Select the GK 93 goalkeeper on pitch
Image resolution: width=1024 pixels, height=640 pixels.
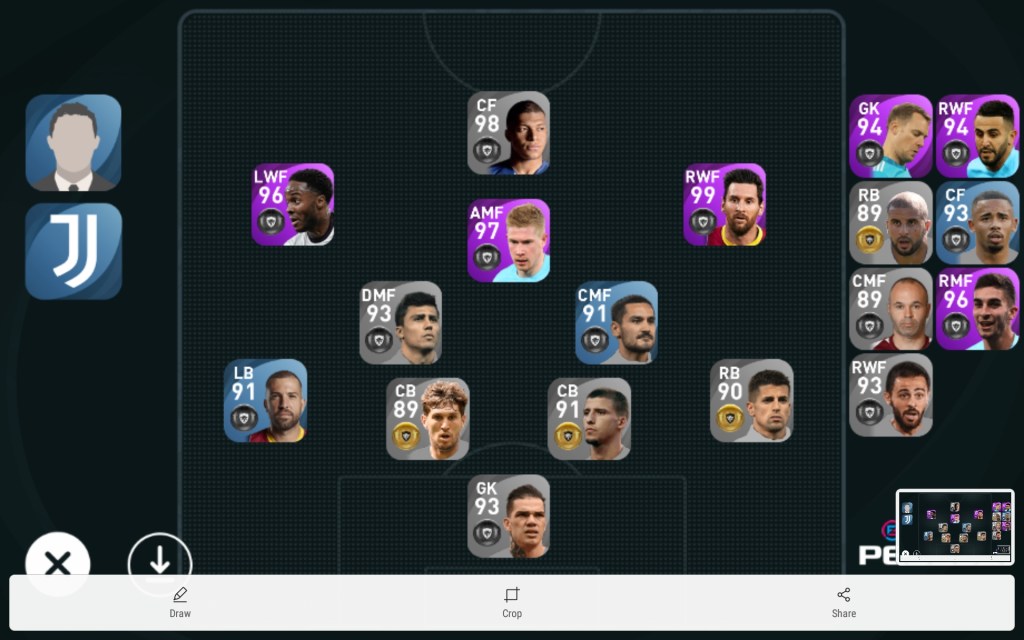pos(509,516)
